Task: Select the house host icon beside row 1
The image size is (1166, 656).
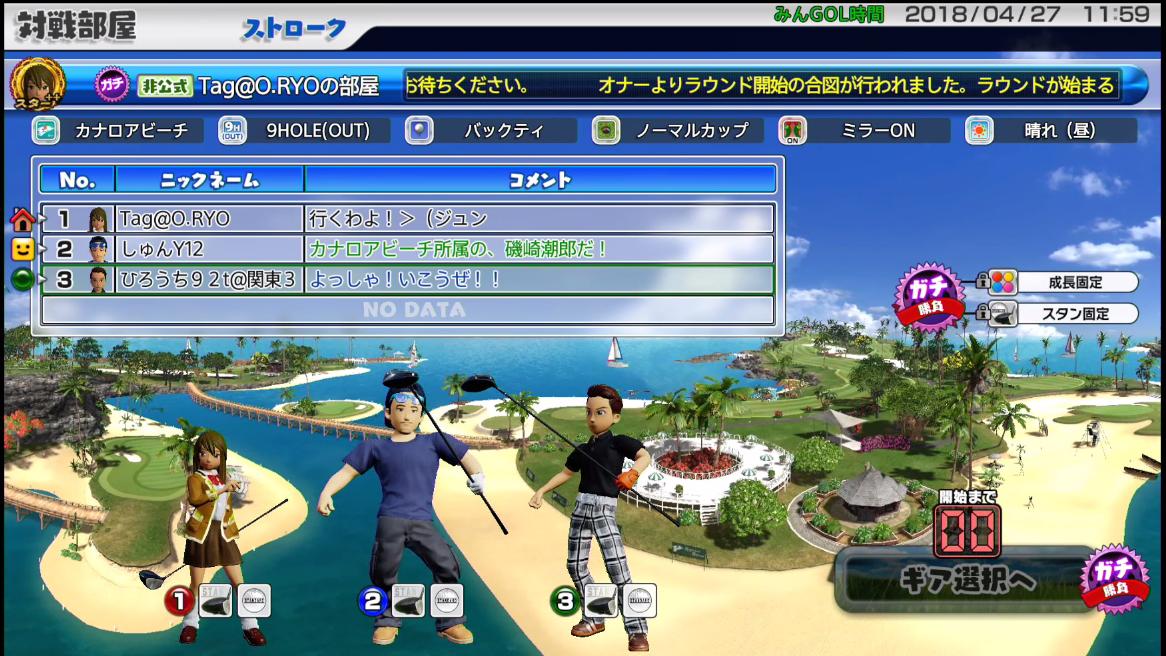Action: click(x=22, y=219)
